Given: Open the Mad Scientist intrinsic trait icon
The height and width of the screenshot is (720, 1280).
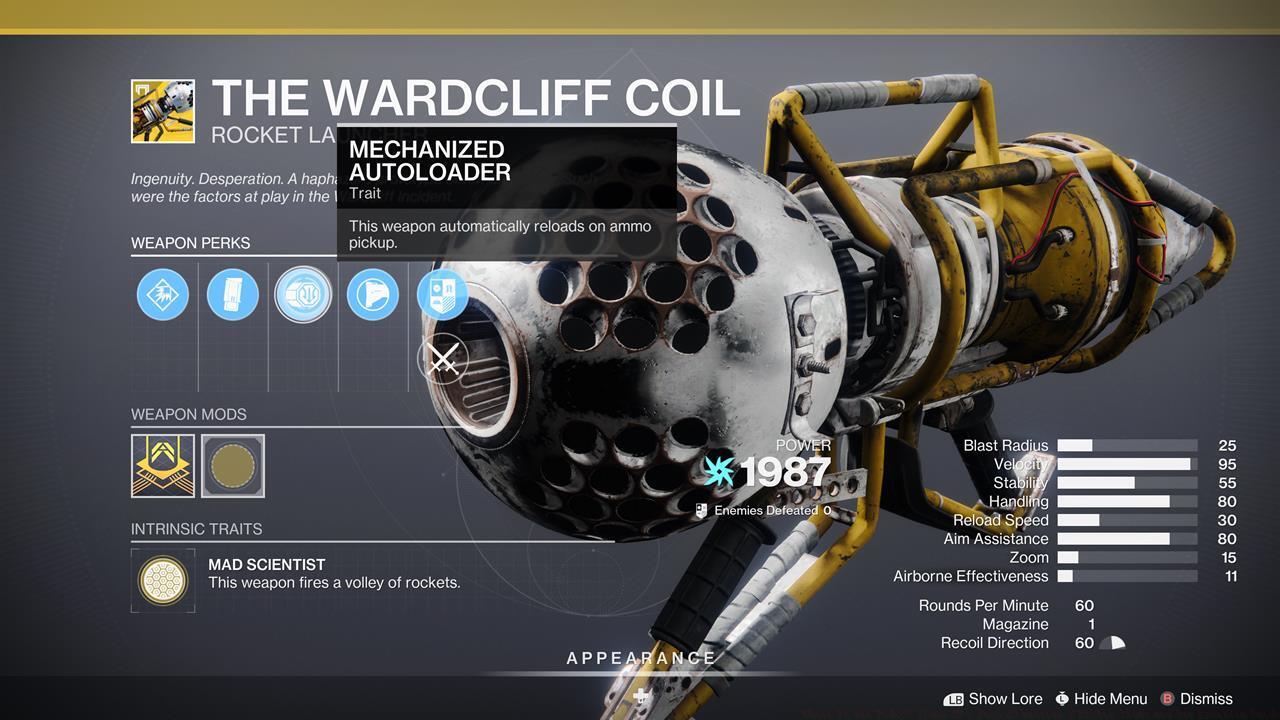Looking at the screenshot, I should coord(163,580).
